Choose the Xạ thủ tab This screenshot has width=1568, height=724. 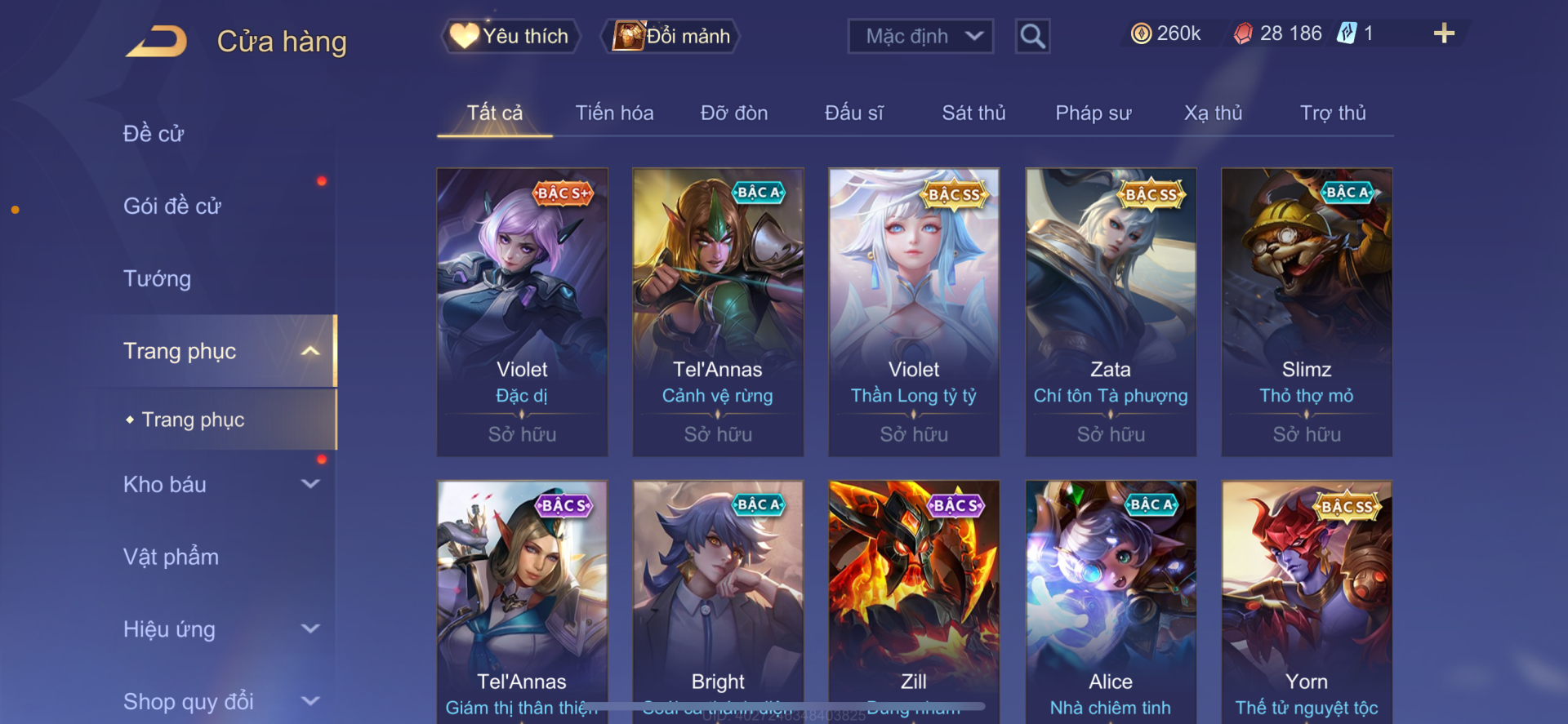tap(1213, 113)
